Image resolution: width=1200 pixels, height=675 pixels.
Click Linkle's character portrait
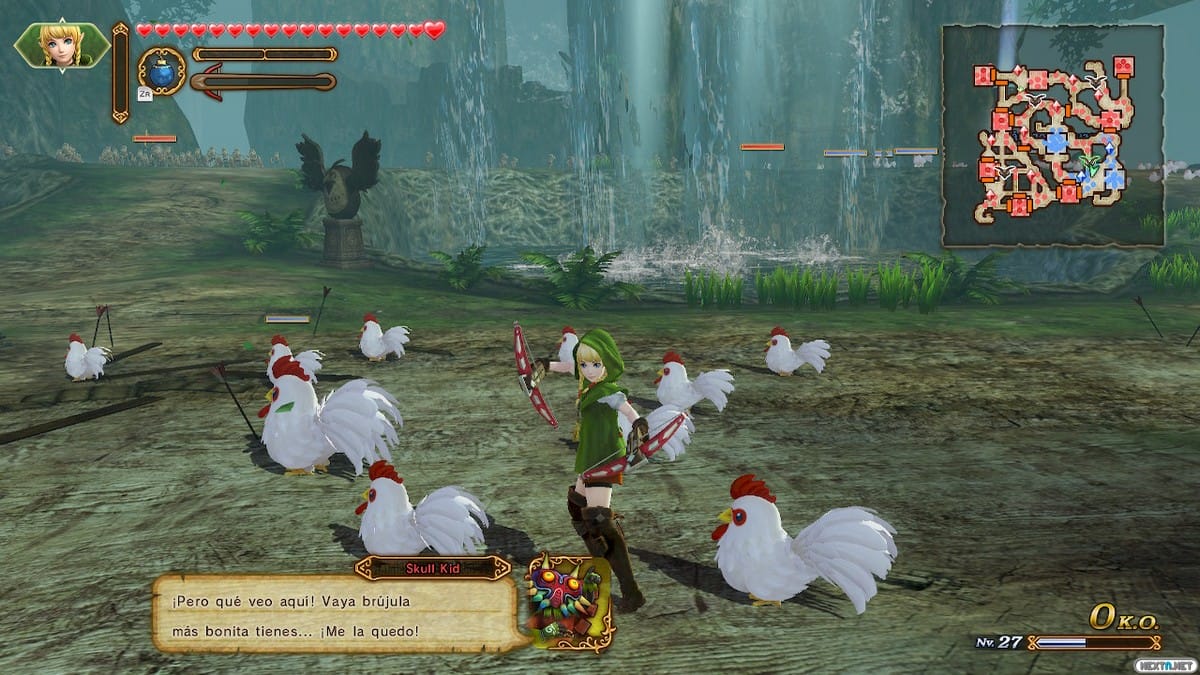[62, 44]
